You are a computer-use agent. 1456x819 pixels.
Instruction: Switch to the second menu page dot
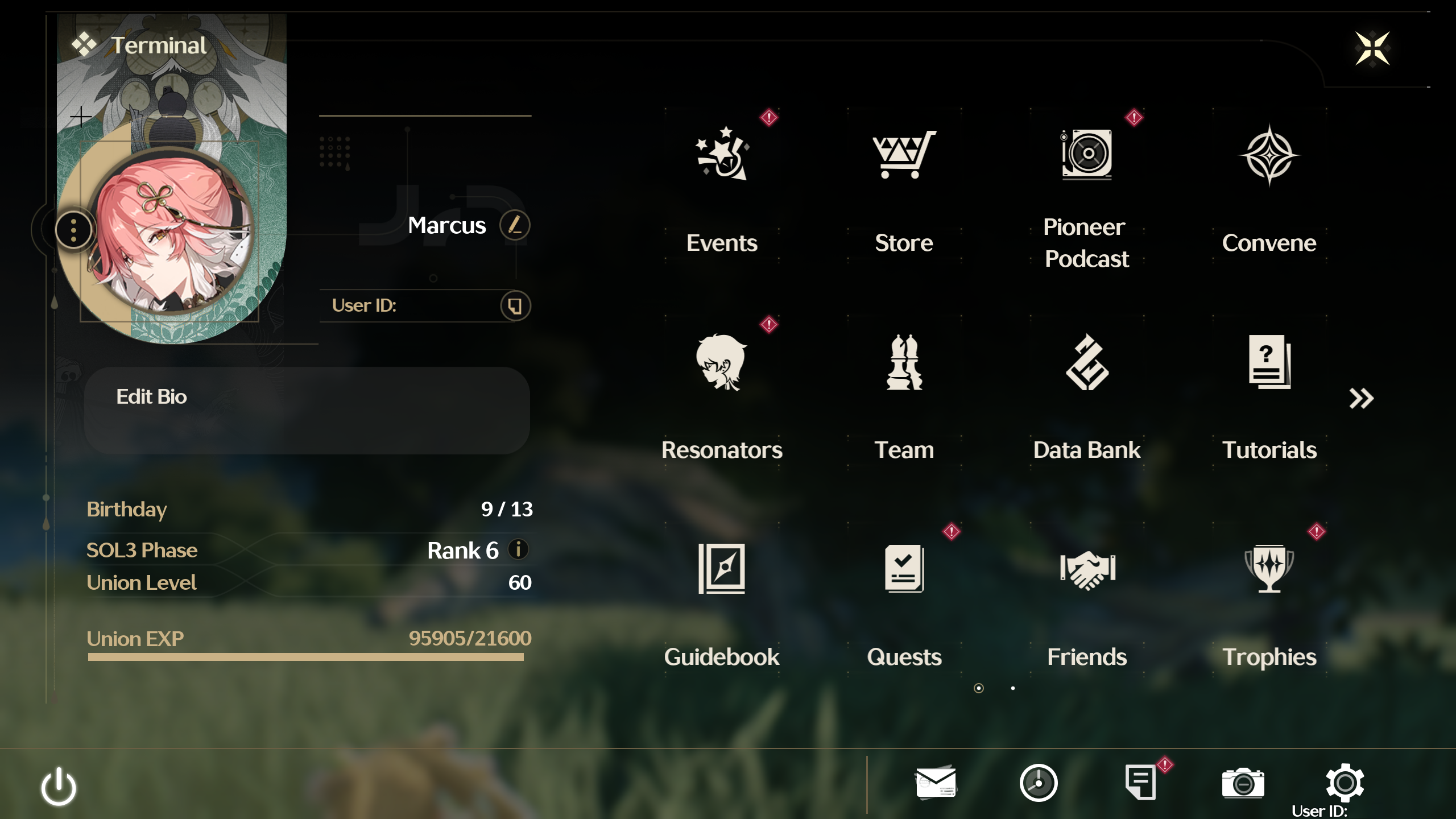tap(1014, 688)
